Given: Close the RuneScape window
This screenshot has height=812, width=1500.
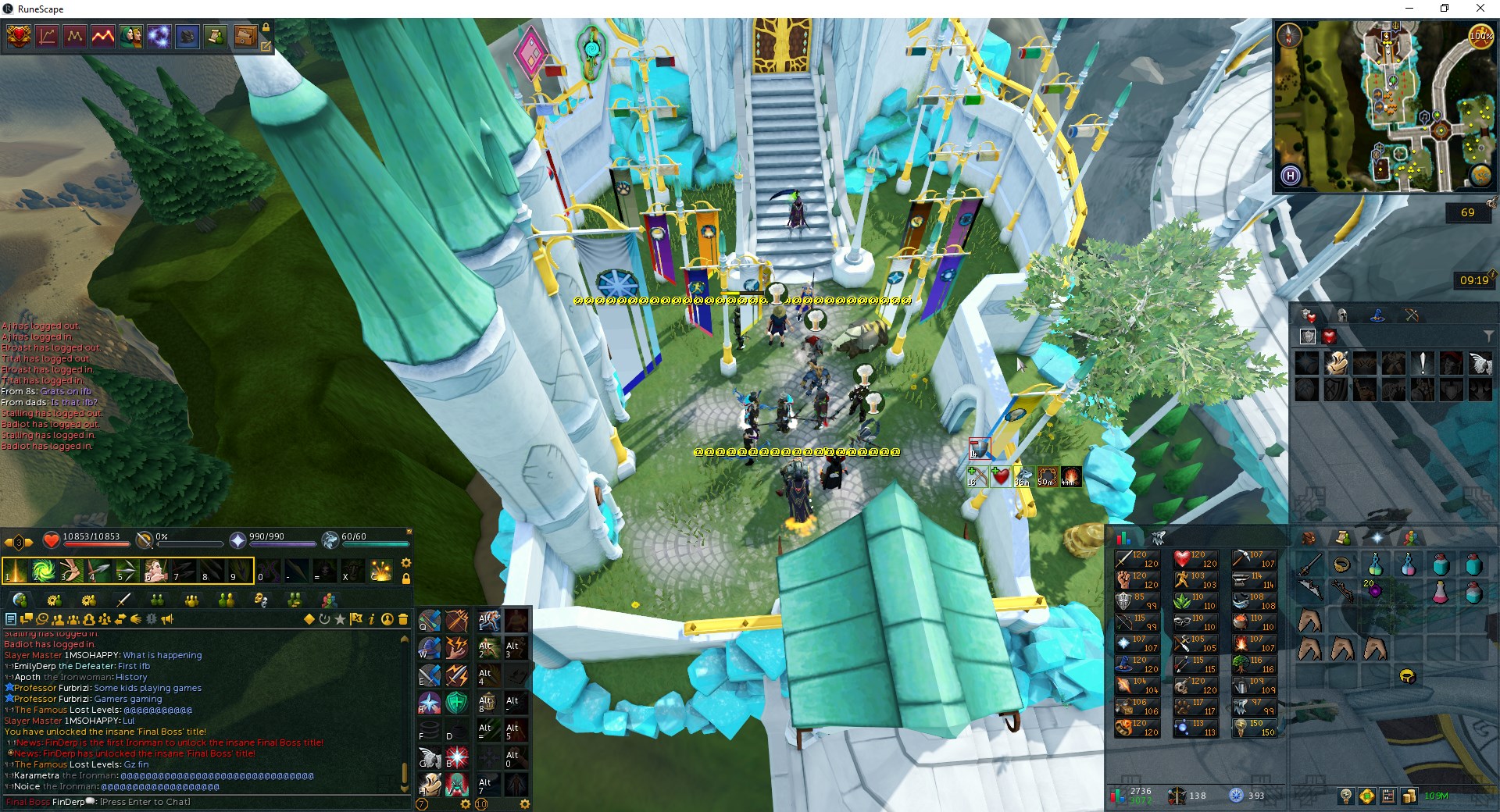Looking at the screenshot, I should point(1480,9).
